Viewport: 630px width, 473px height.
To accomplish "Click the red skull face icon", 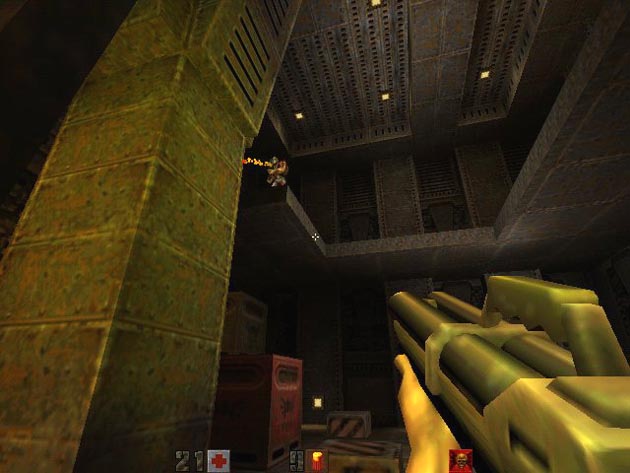I will [x=460, y=461].
